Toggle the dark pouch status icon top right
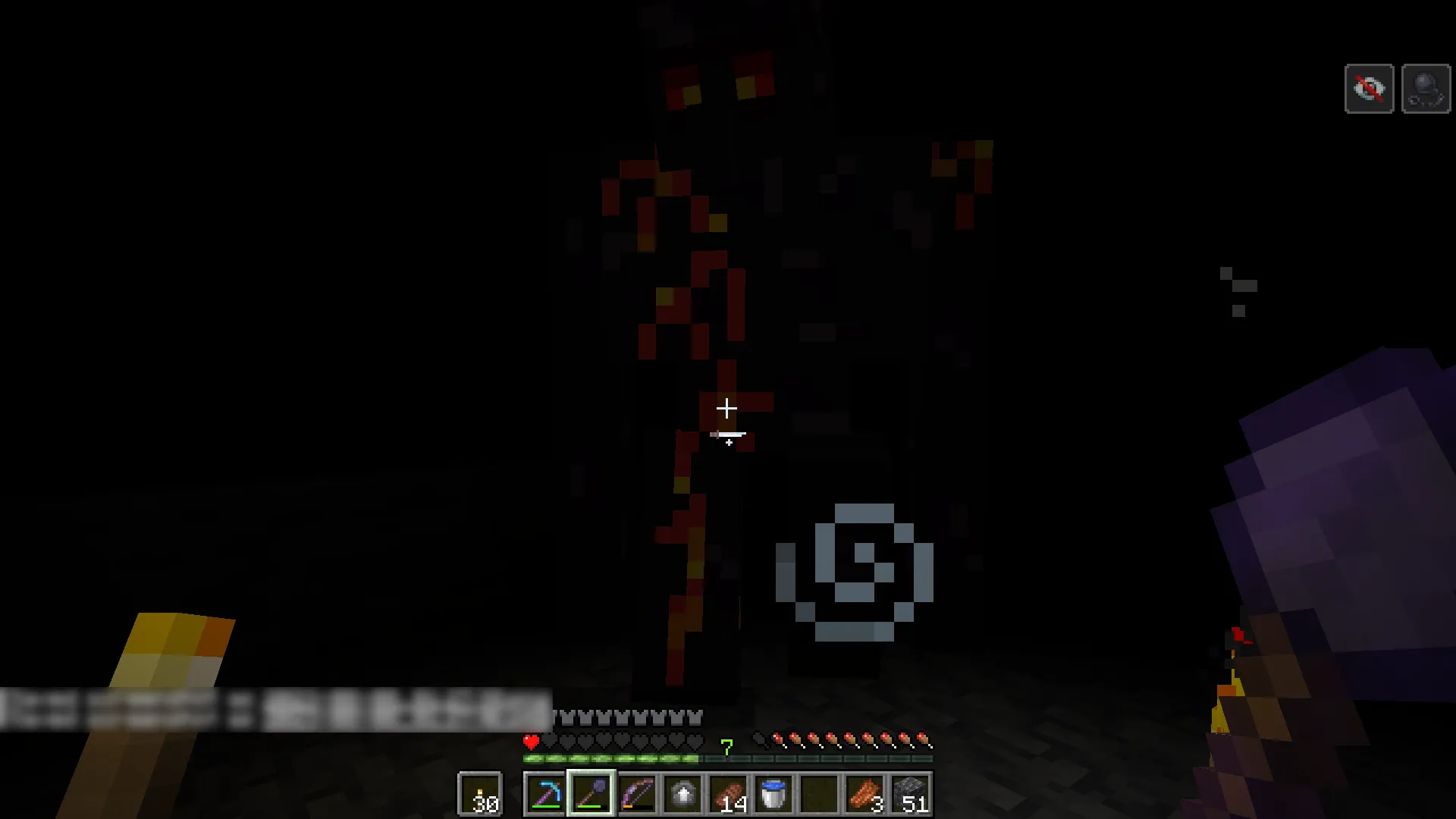This screenshot has width=1456, height=819. [1426, 88]
